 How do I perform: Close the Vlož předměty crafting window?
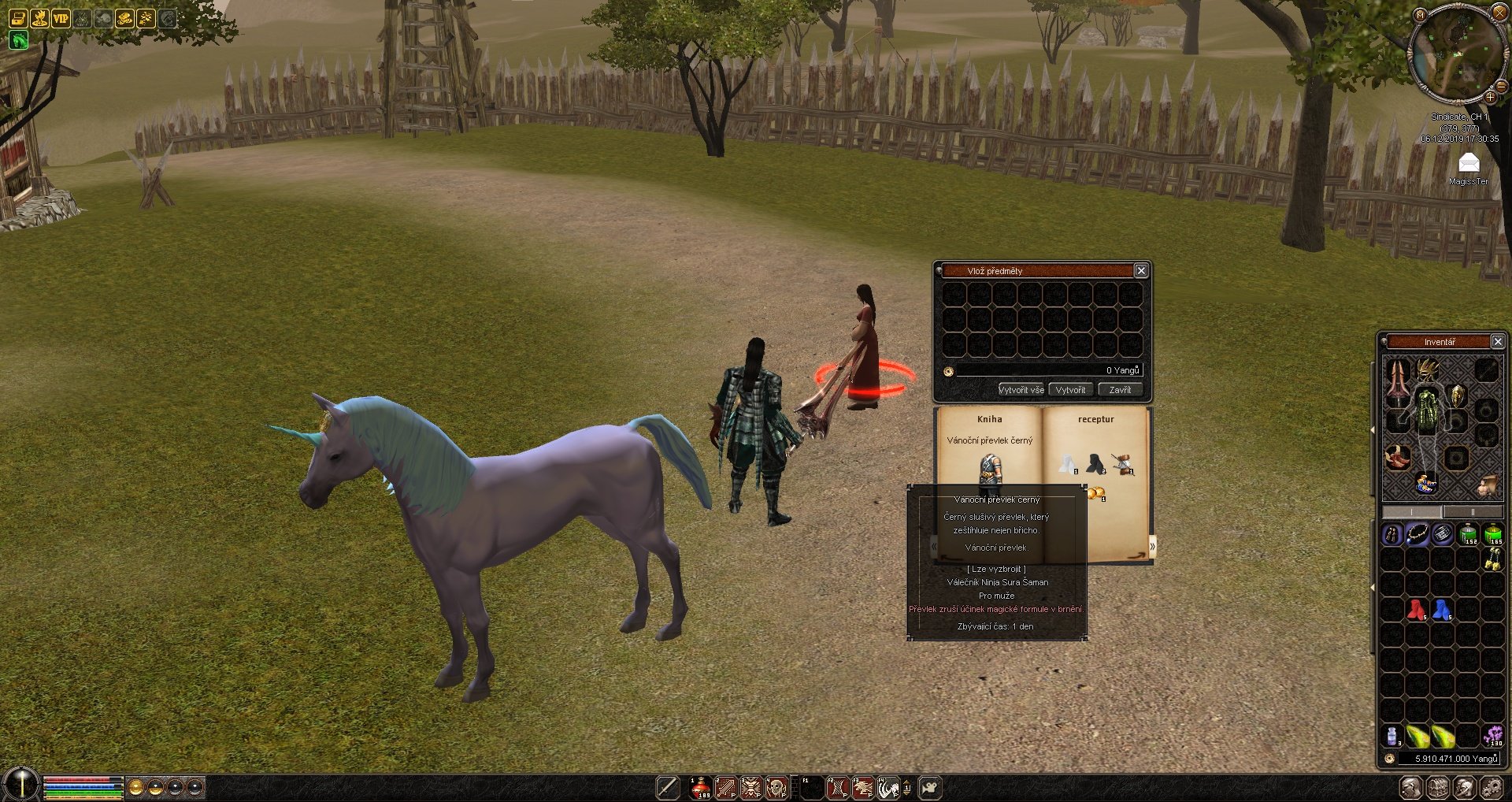pos(1140,271)
